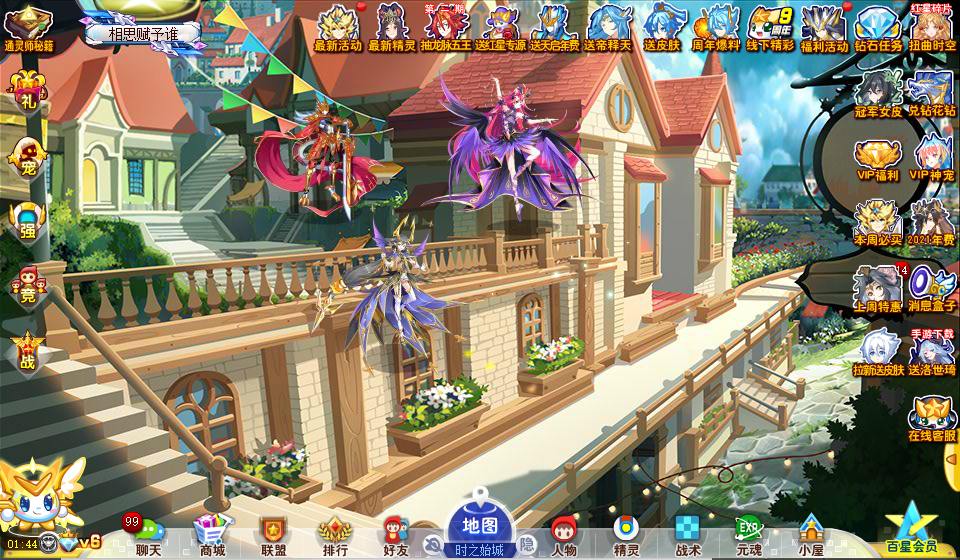Toggle the 隐 hide players button
This screenshot has height=560, width=960.
pos(527,544)
